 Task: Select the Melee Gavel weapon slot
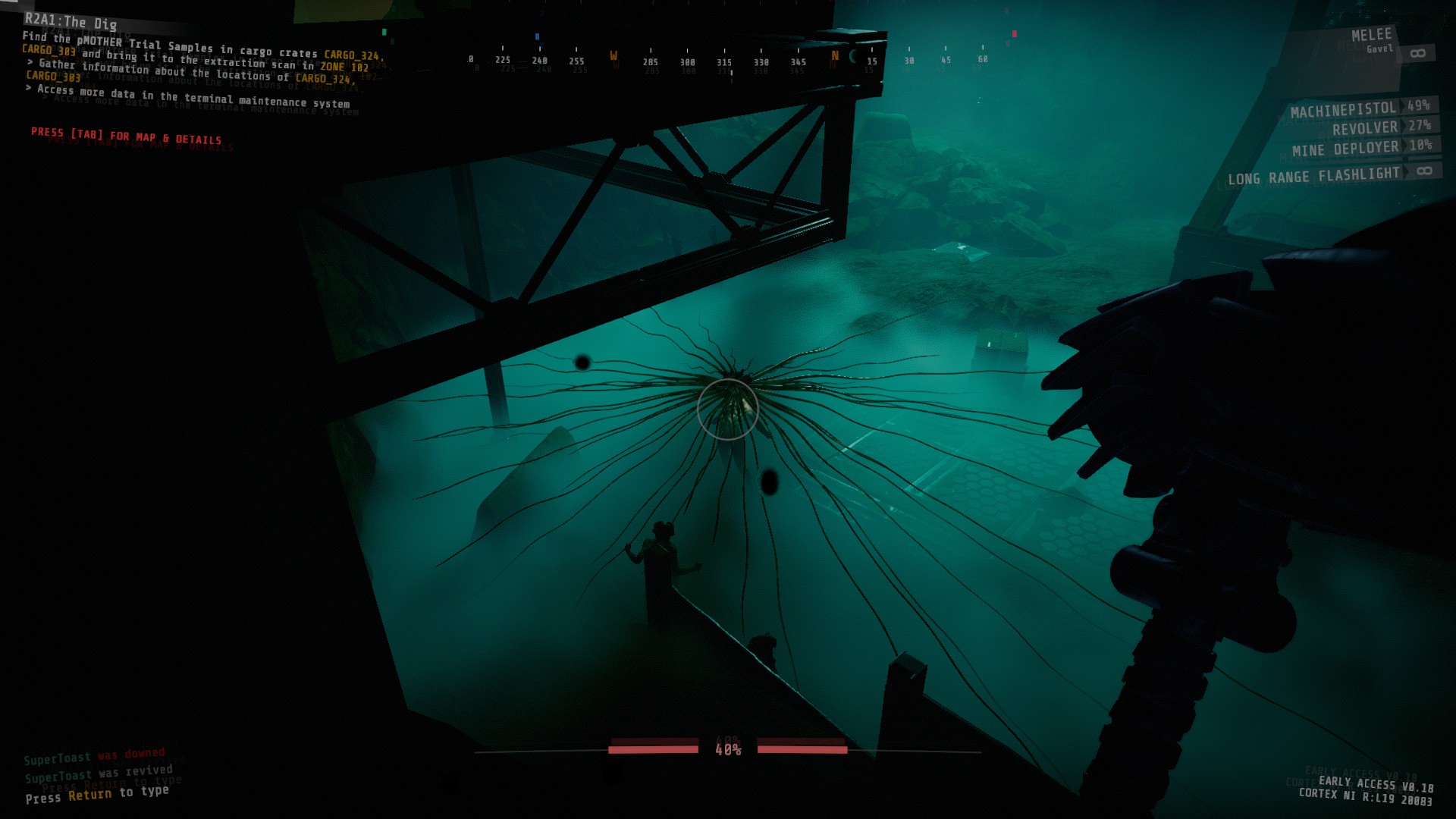click(x=1373, y=42)
